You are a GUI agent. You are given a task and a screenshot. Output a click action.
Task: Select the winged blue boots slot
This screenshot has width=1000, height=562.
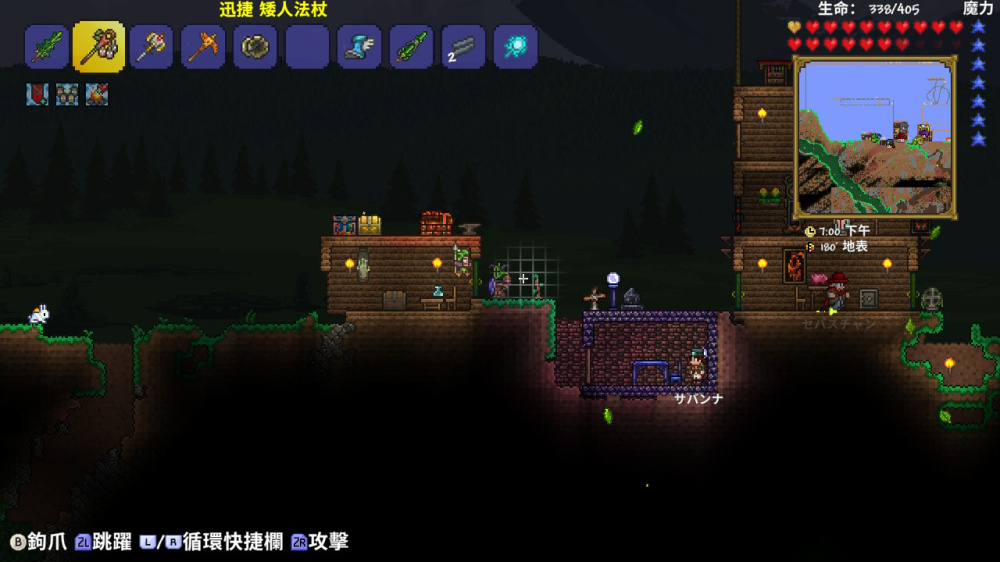click(x=359, y=47)
